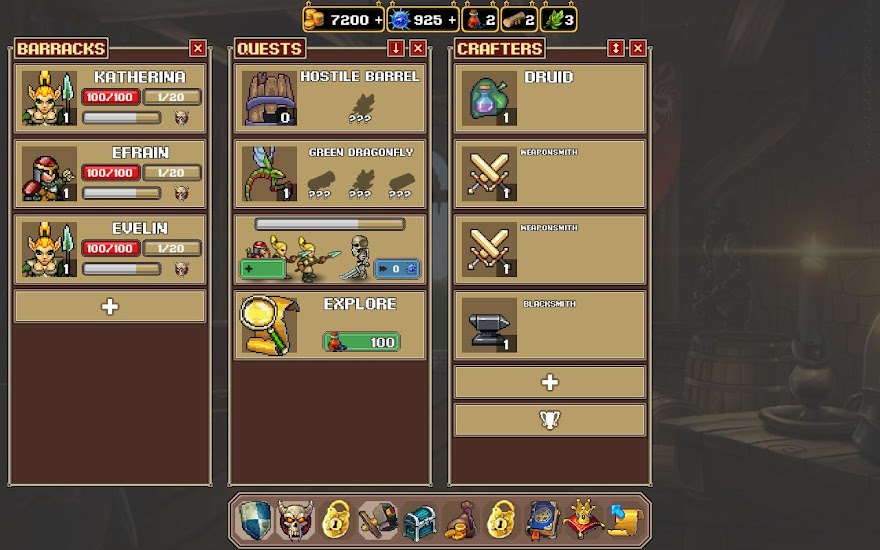Image resolution: width=880 pixels, height=550 pixels.
Task: Select the Blacksmith crafter
Action: 550,325
